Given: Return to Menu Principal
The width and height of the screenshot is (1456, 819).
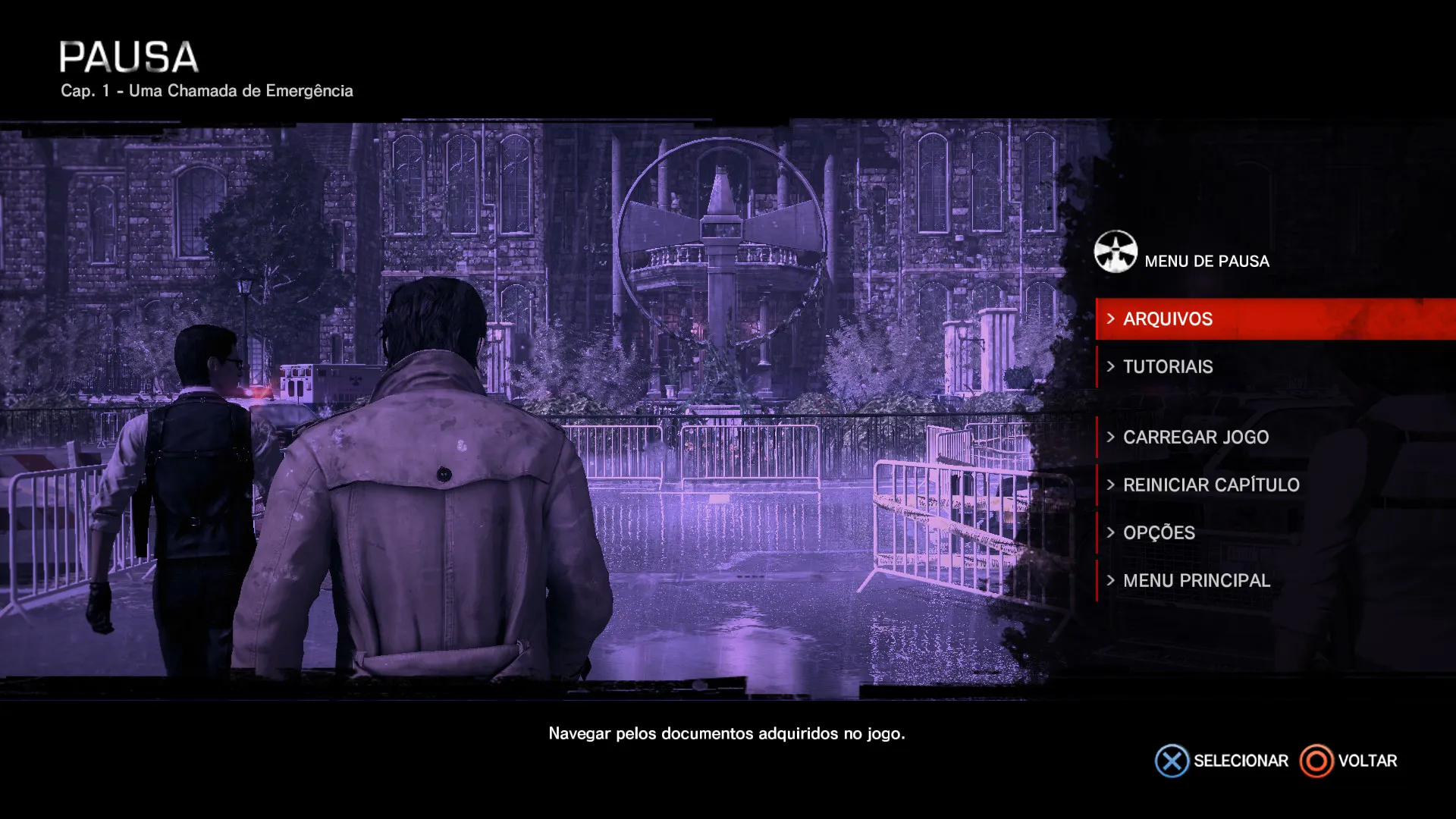Looking at the screenshot, I should coord(1196,581).
